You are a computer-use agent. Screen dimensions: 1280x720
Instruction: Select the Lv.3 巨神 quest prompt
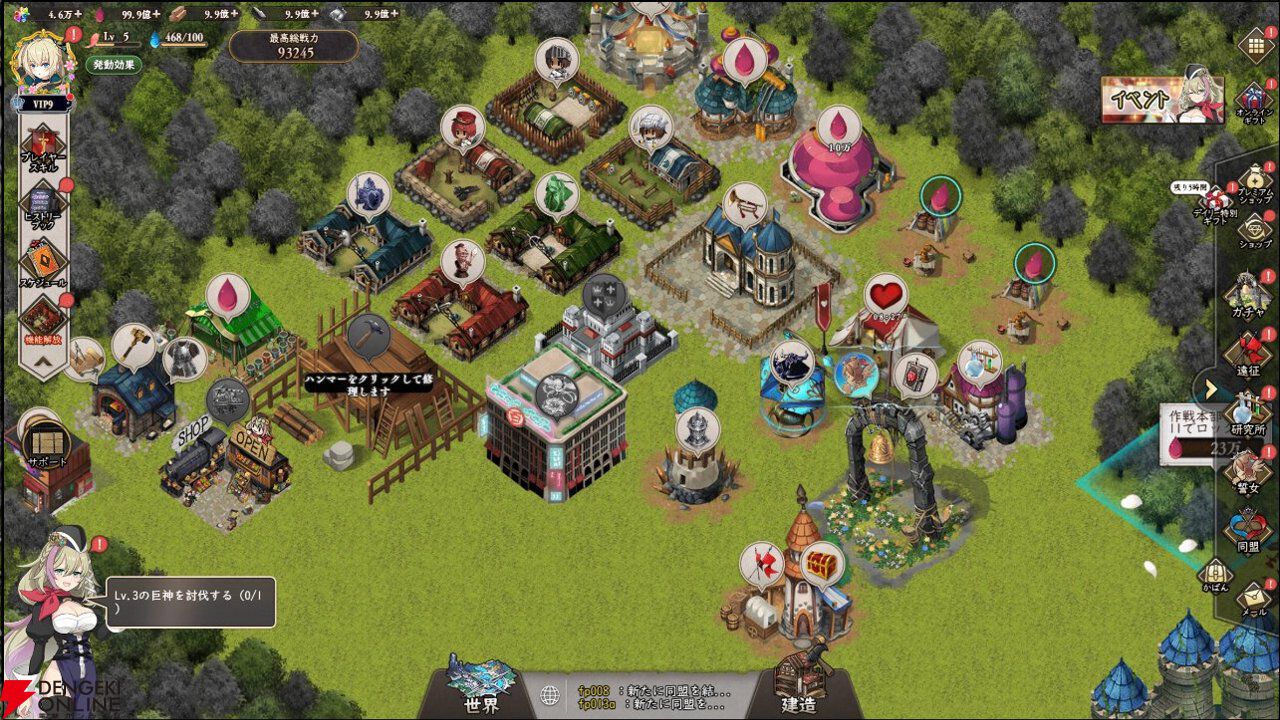[x=190, y=602]
